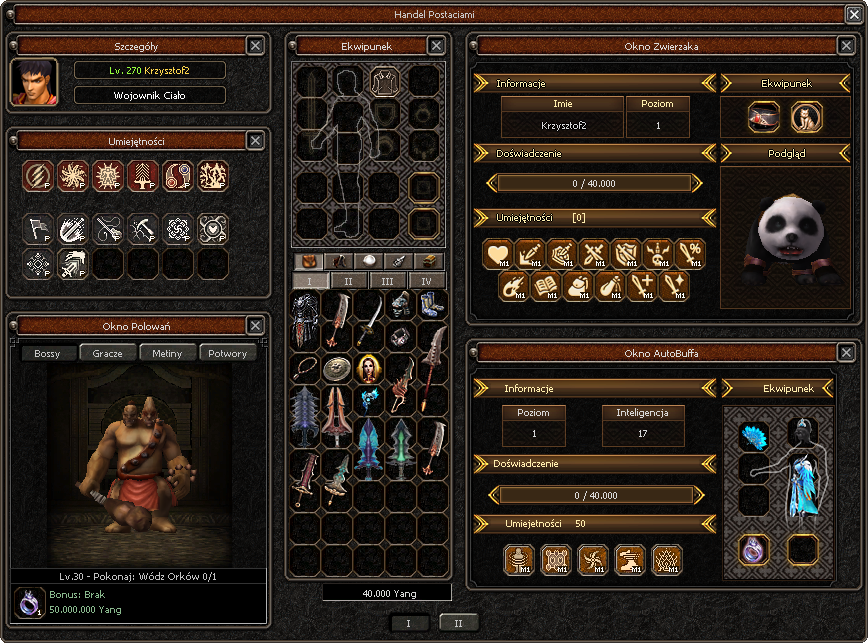Close the Szczegóły panel
Viewport: 868px width, 643px height.
[255, 45]
